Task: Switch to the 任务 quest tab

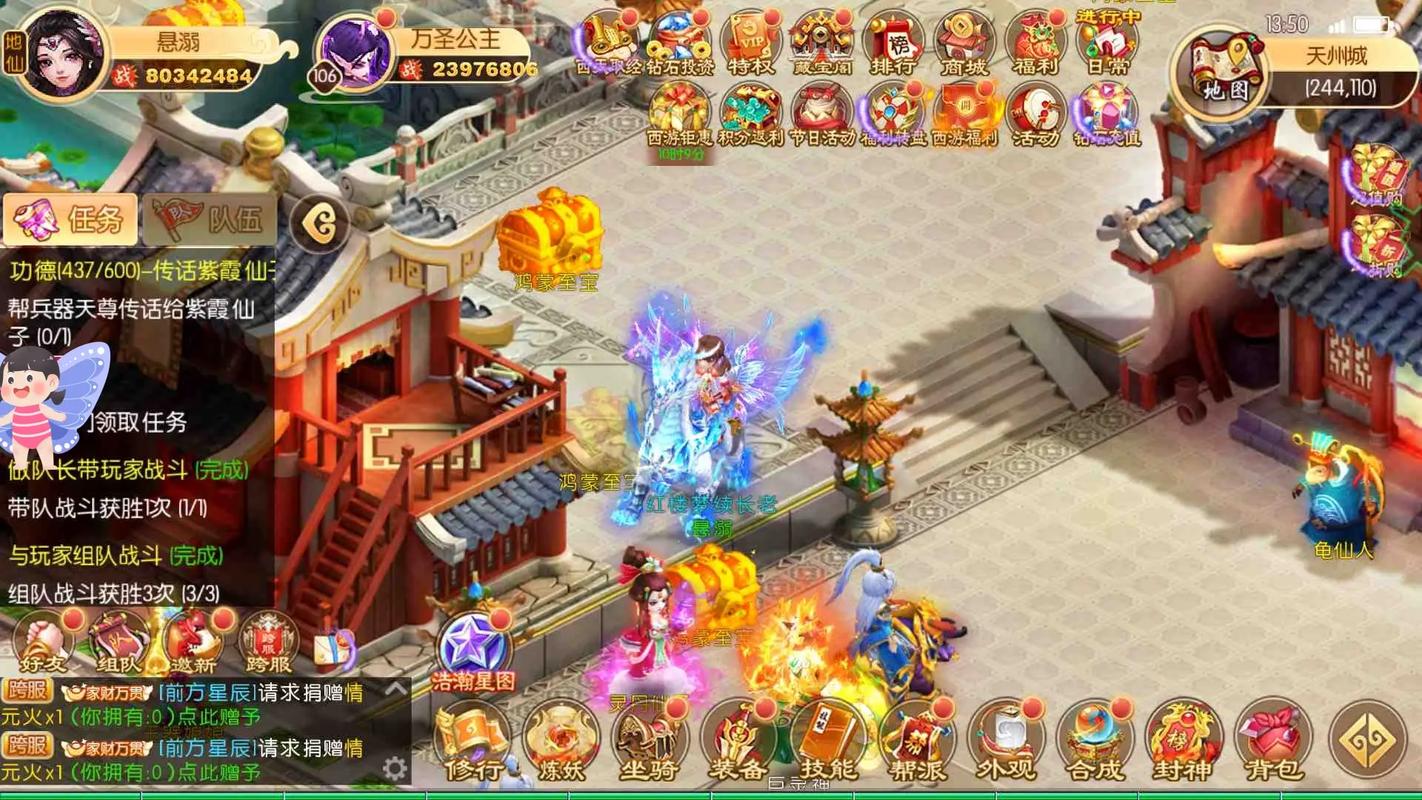Action: click(70, 219)
